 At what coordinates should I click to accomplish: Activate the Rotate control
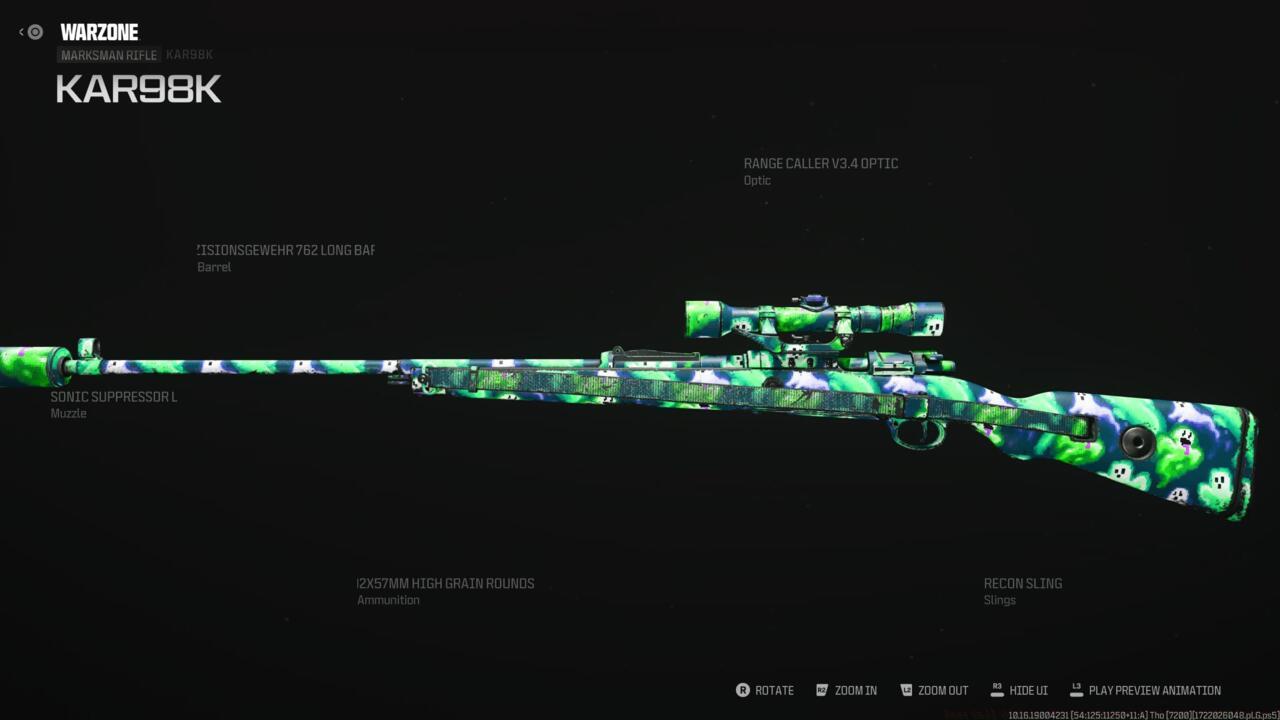point(765,690)
